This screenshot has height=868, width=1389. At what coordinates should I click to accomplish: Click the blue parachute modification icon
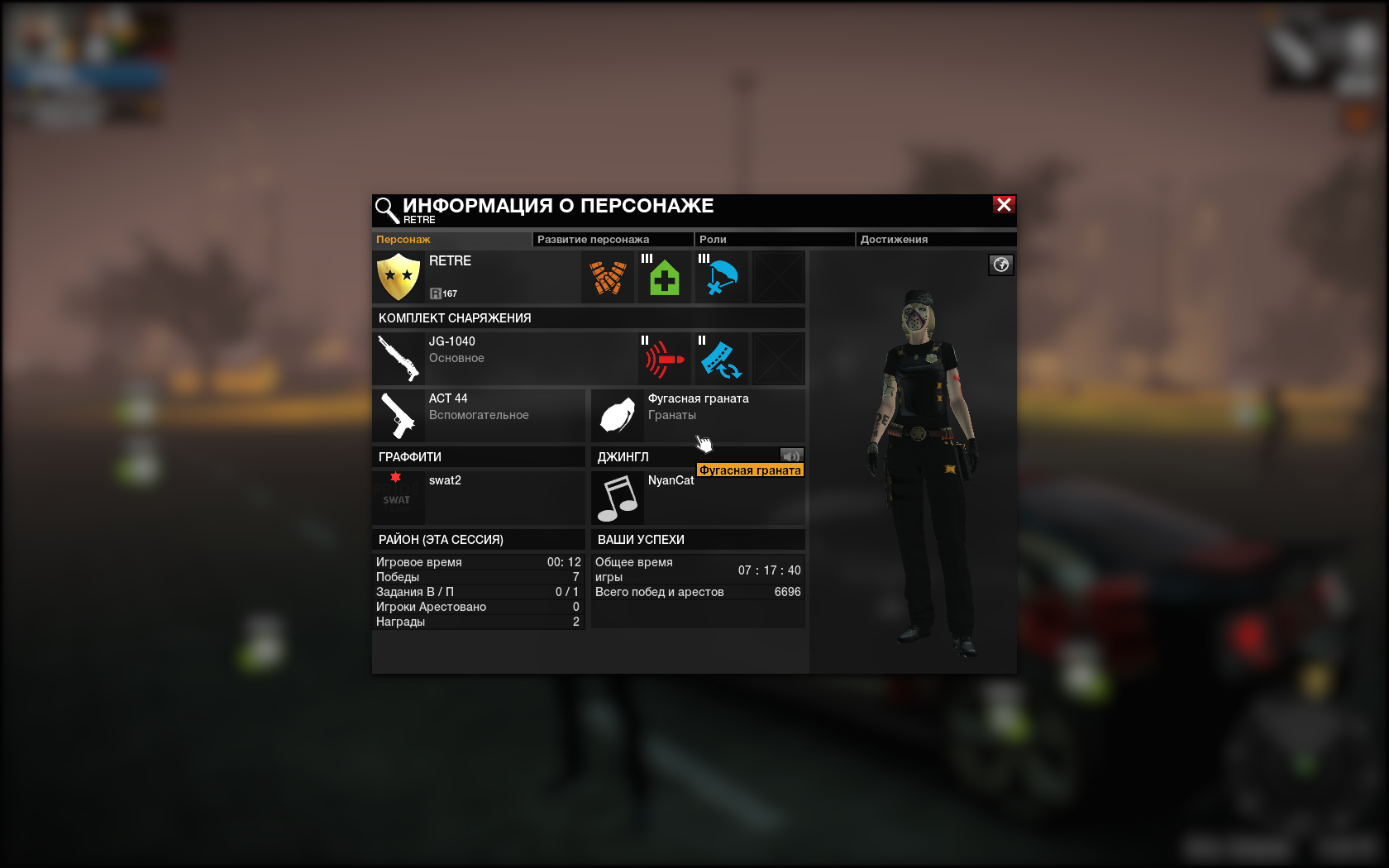pyautogui.click(x=721, y=278)
